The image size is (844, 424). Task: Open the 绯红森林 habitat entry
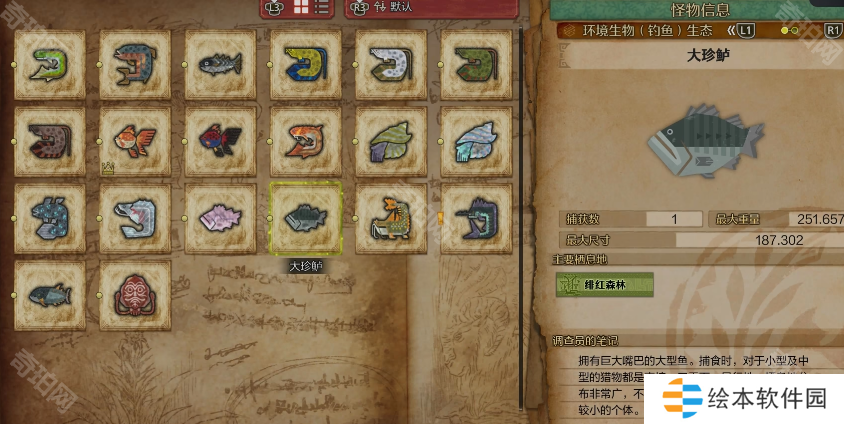click(x=604, y=285)
